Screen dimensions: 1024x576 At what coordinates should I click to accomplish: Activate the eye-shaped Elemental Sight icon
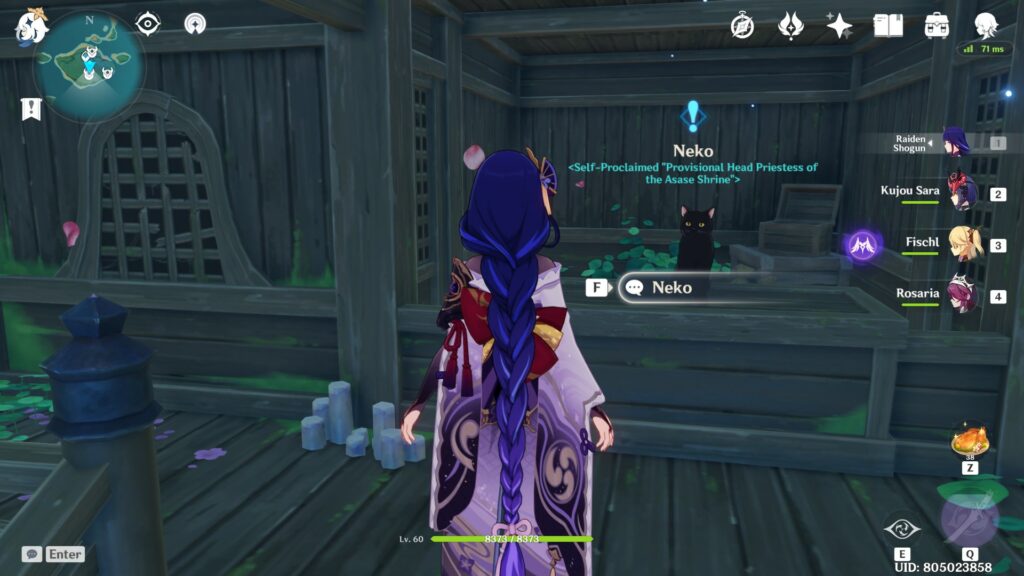148,23
